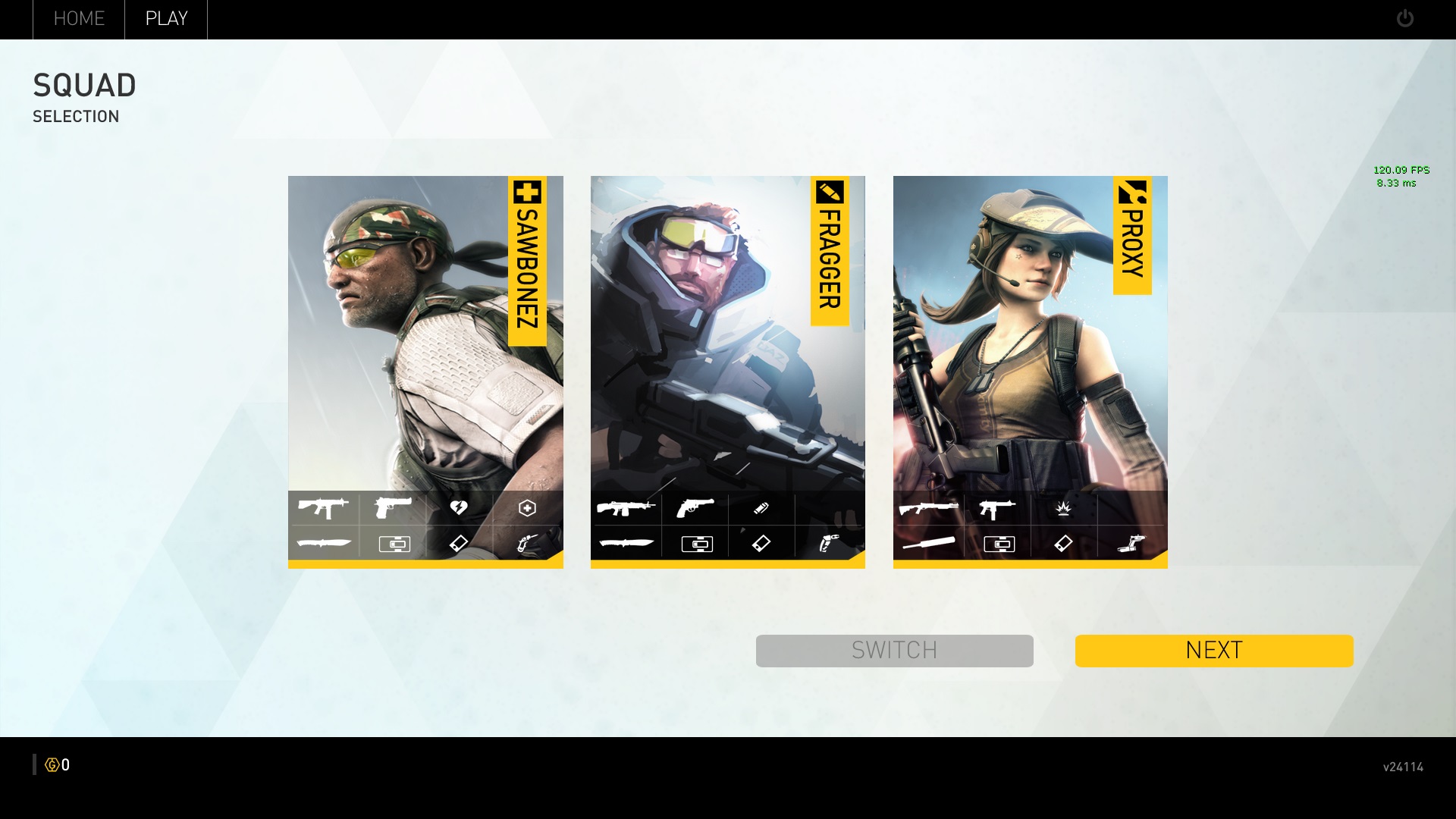Proceed with the NEXT button
The width and height of the screenshot is (1456, 819).
click(1213, 651)
